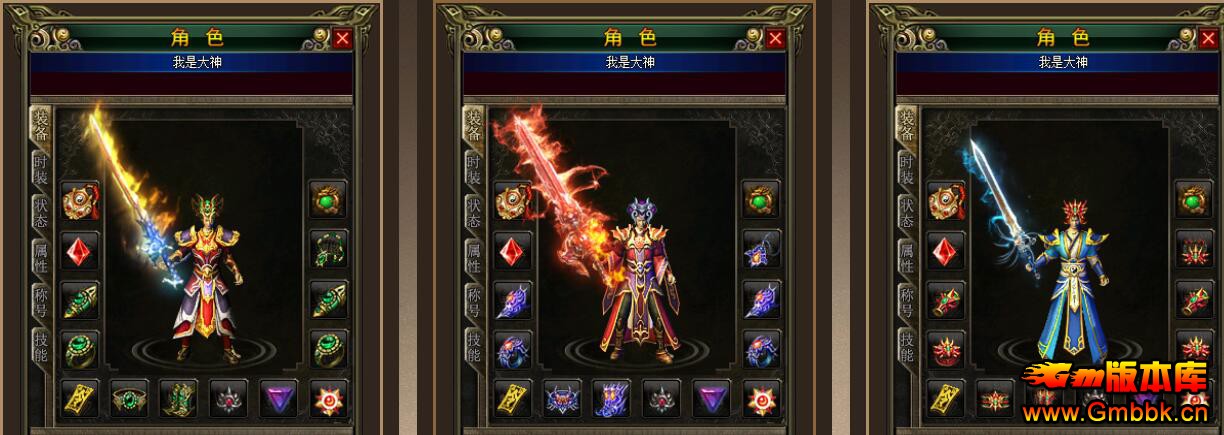Screen dimensions: 1224x435
Task: Open 技能 tab in the red-flame-sword panel
Action: pyautogui.click(x=474, y=346)
